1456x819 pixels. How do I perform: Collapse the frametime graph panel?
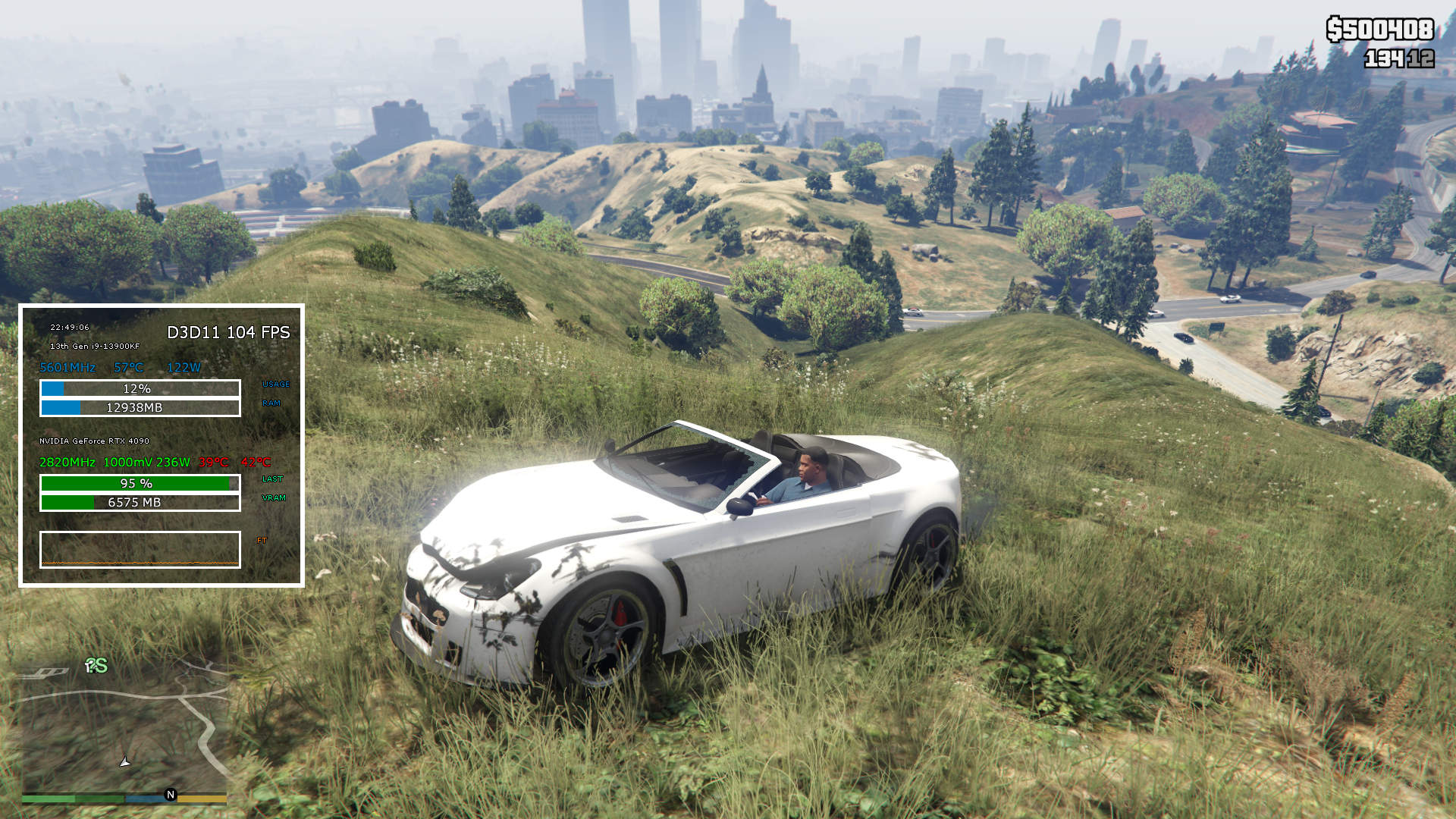tap(140, 549)
